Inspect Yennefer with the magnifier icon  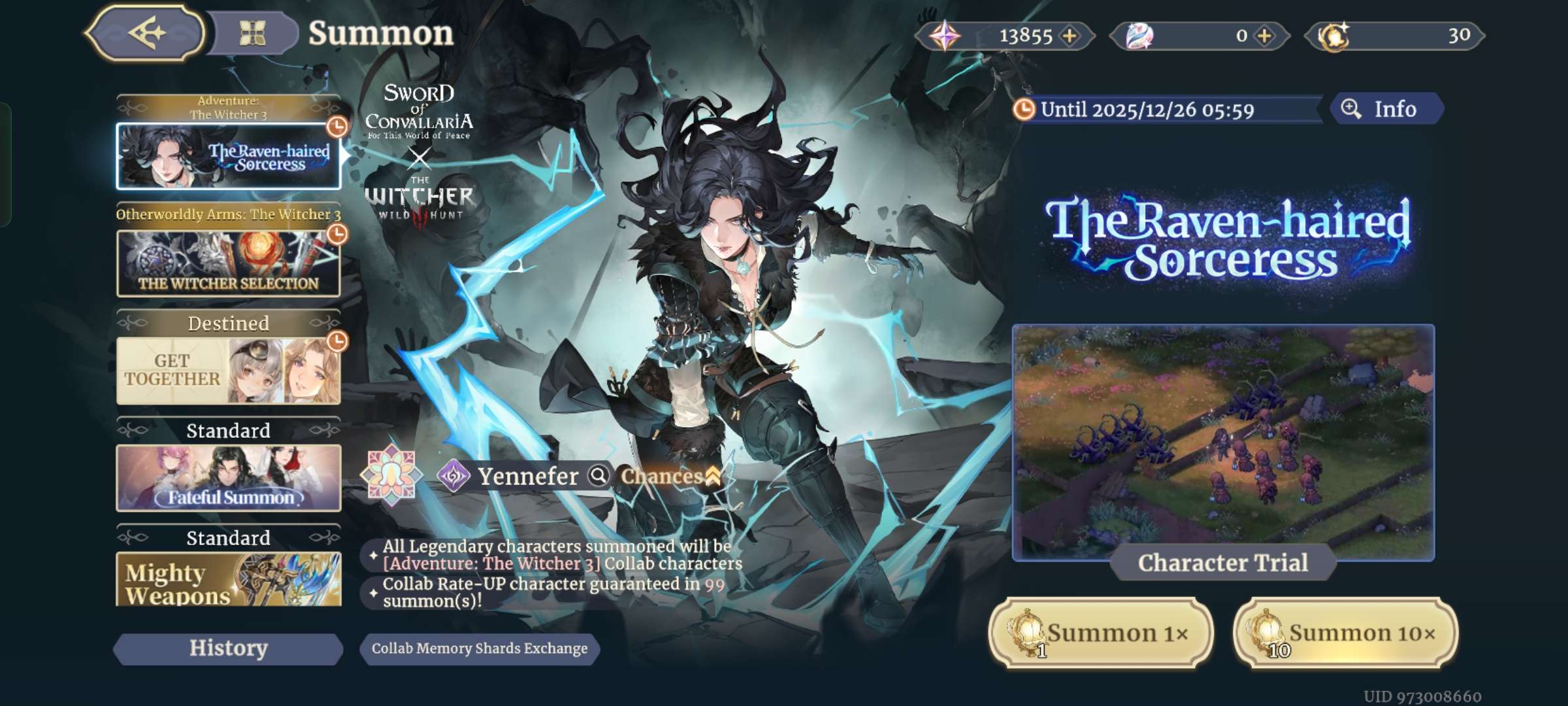pyautogui.click(x=598, y=476)
